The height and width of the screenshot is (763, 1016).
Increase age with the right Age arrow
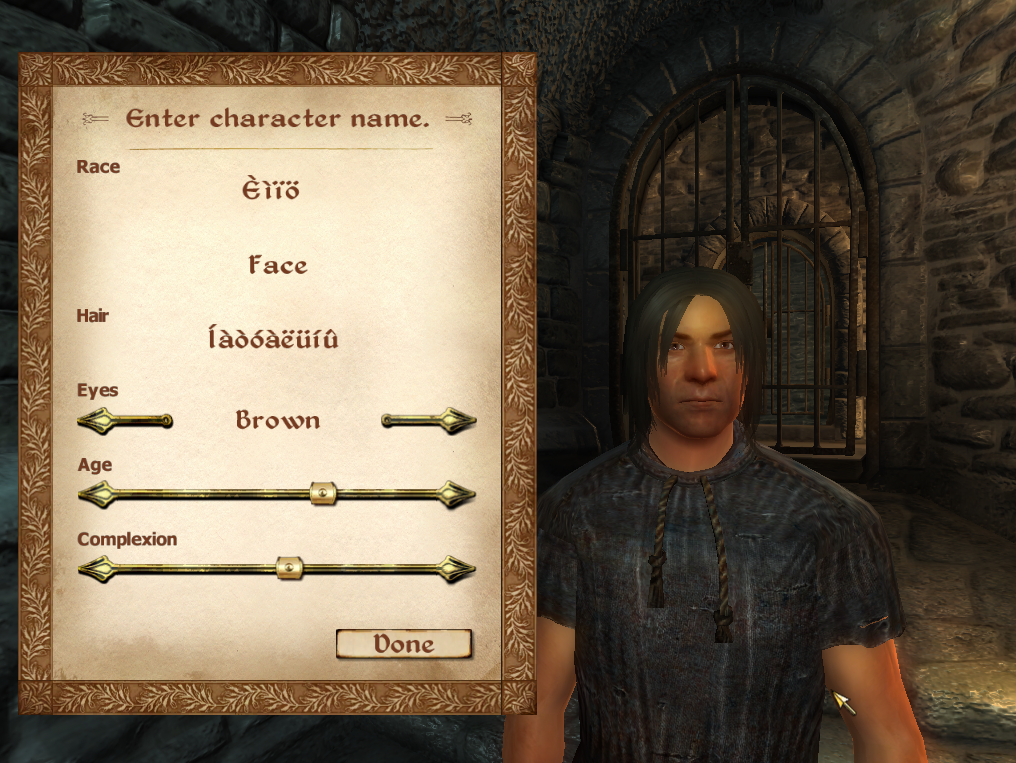(x=459, y=494)
